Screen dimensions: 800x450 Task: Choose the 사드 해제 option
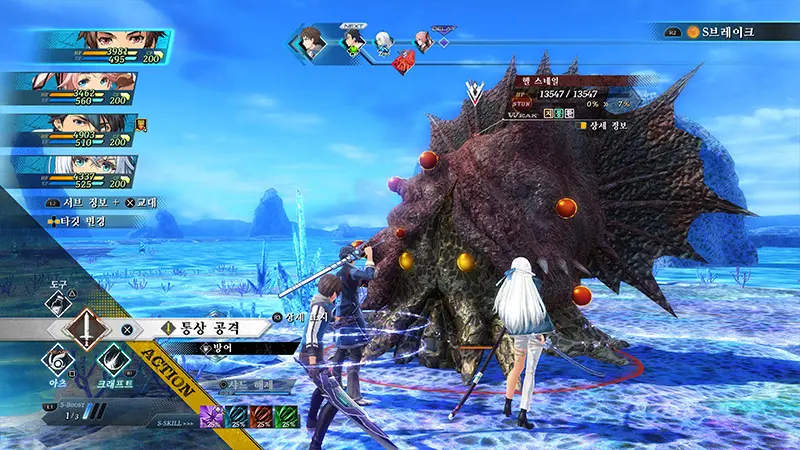(x=246, y=383)
